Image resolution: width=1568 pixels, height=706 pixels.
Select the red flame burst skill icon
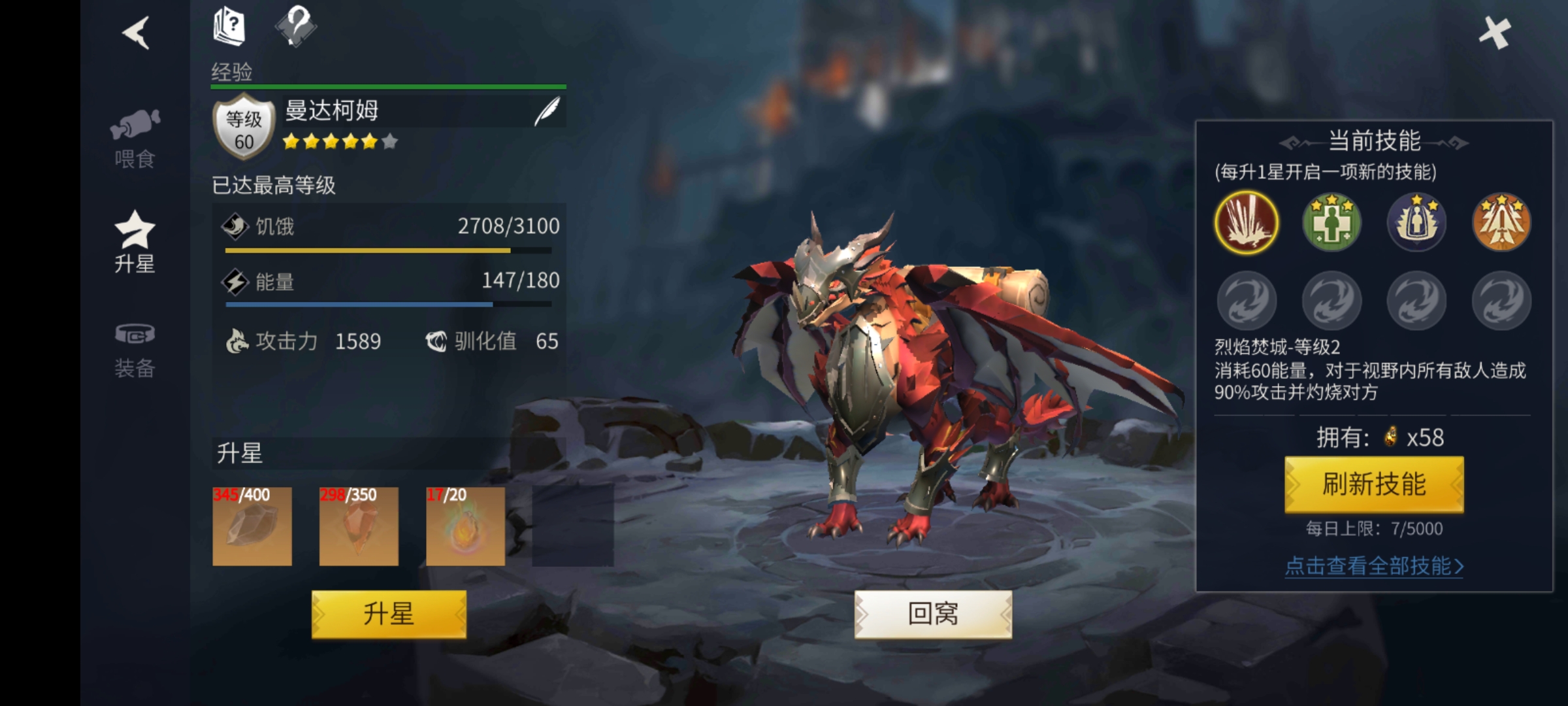(x=1247, y=223)
